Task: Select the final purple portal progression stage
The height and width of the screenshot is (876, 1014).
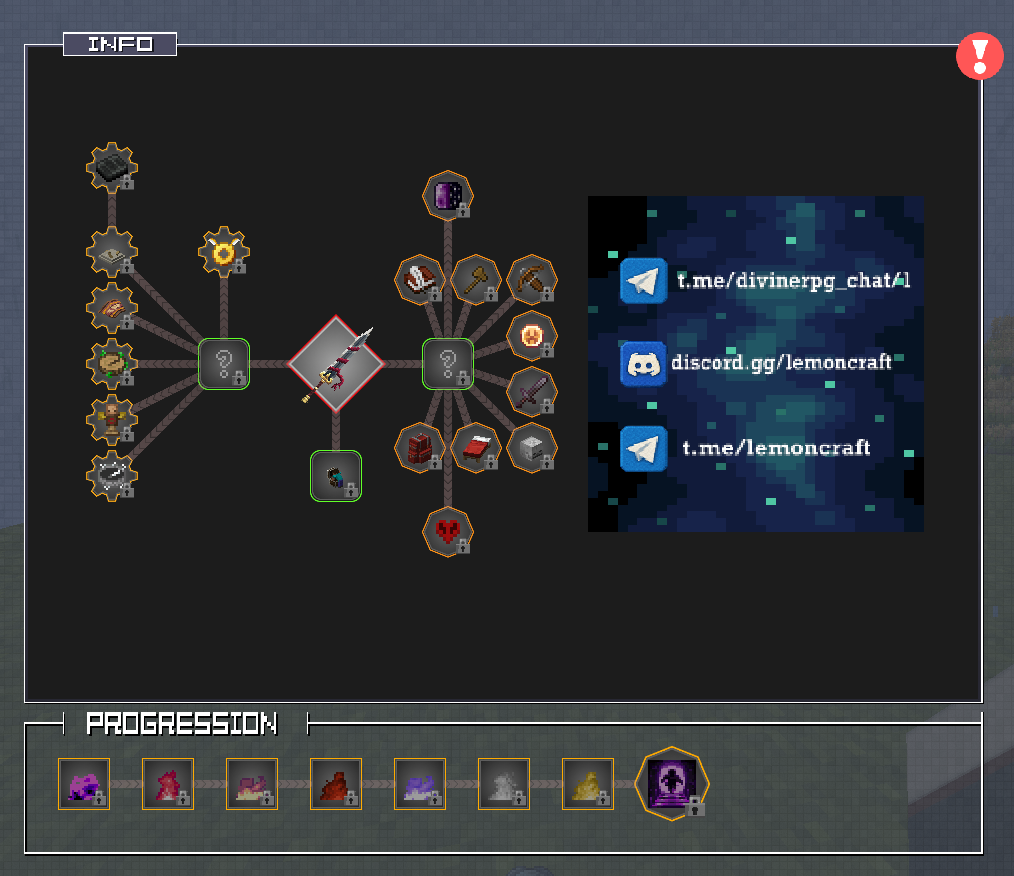Action: click(672, 783)
